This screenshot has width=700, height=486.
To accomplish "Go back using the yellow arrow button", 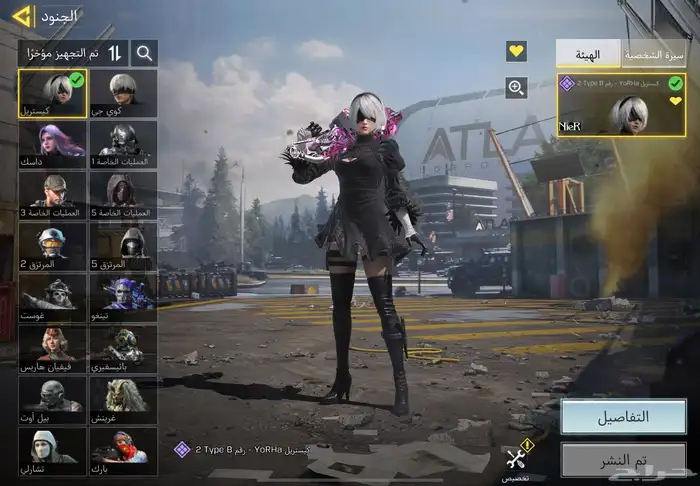I will (21, 16).
